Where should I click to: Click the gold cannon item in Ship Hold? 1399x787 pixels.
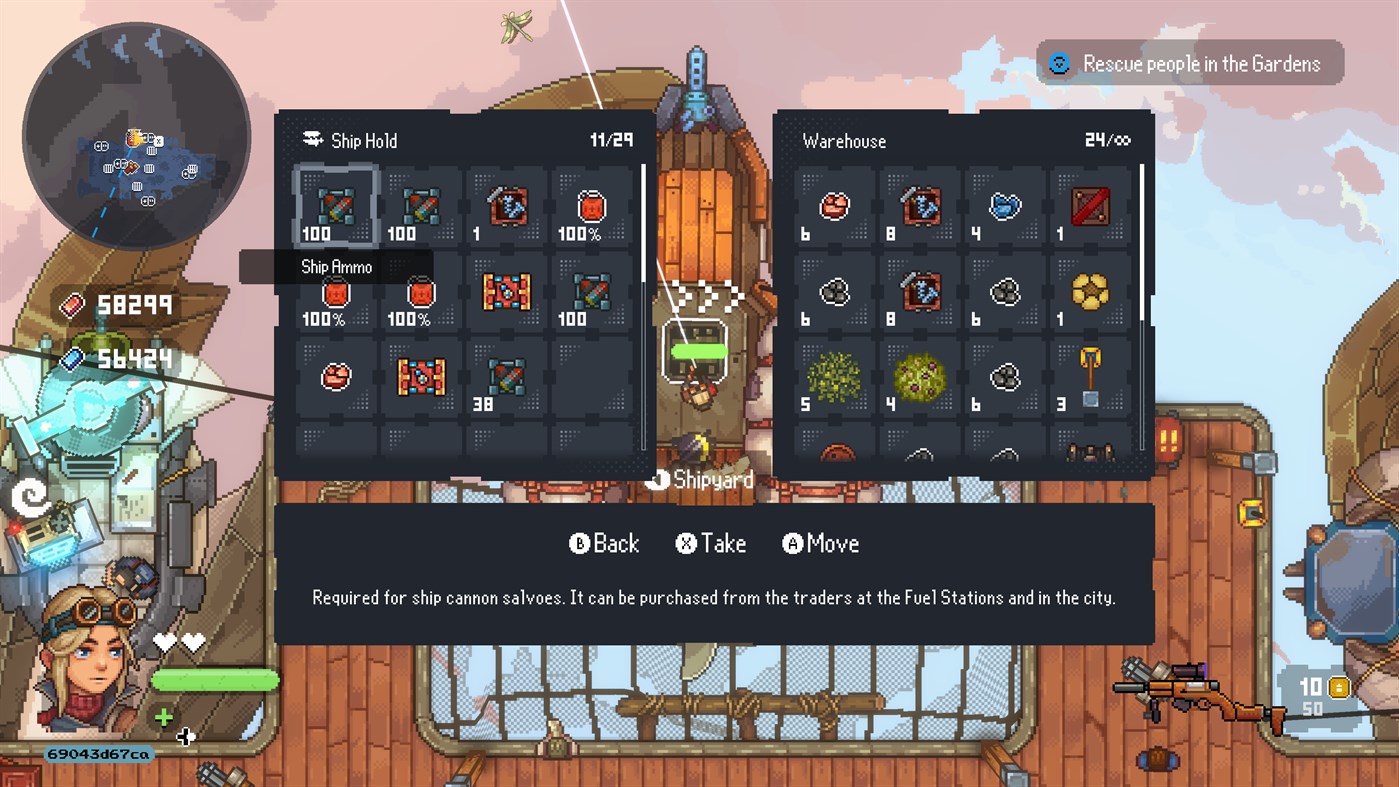pos(505,293)
